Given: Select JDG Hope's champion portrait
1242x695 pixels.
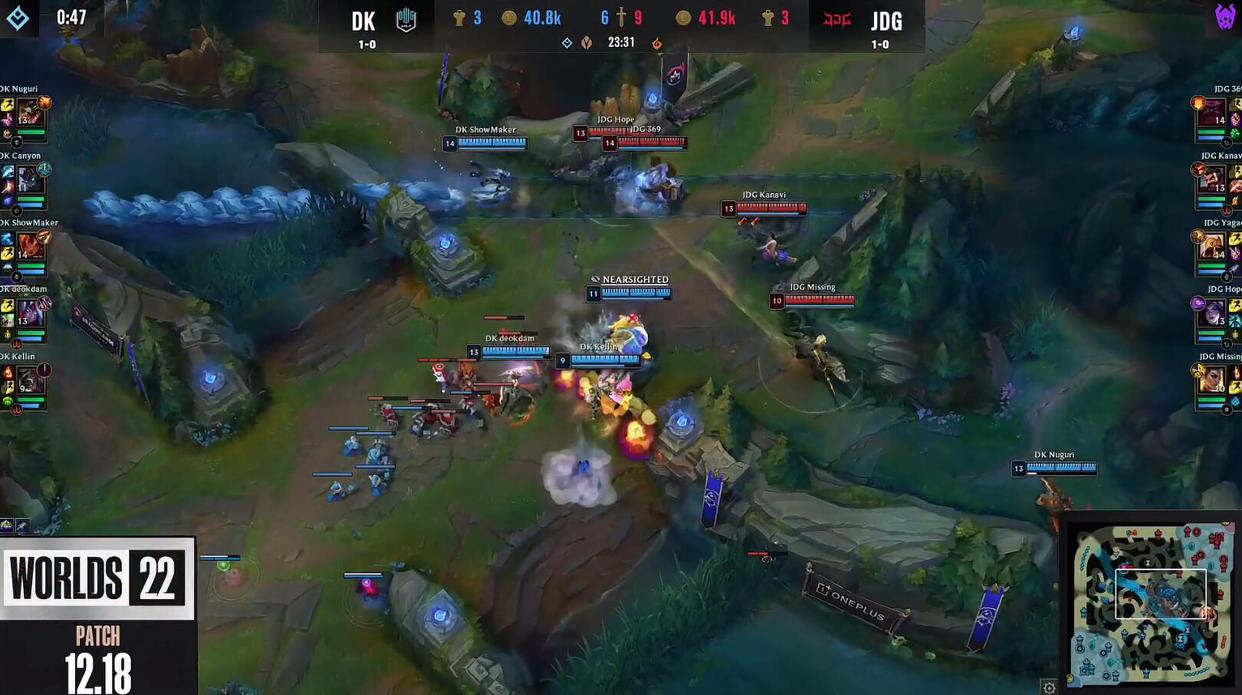Looking at the screenshot, I should point(1214,313).
